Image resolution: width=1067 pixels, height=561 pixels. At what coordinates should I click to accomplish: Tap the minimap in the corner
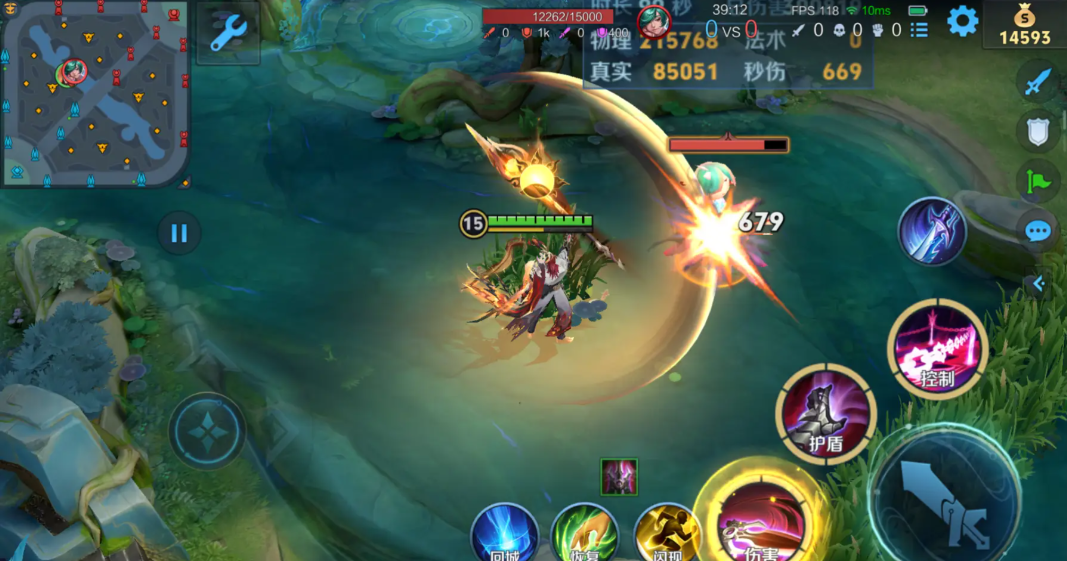(95, 94)
